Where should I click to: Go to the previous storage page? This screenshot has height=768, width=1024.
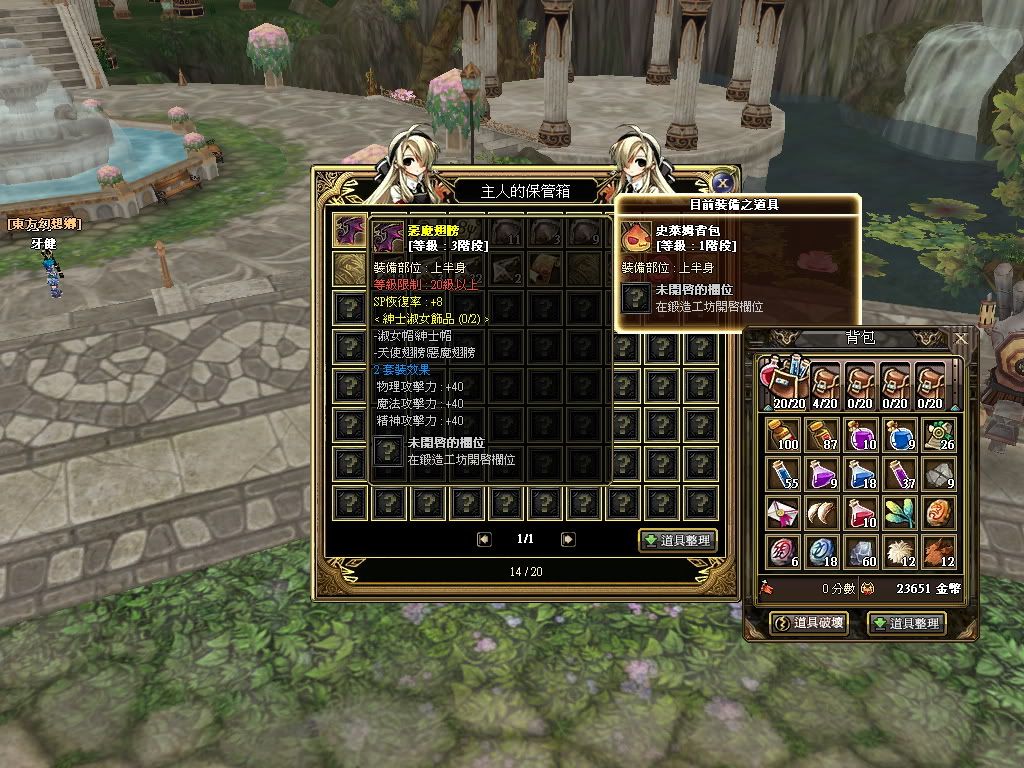click(485, 540)
